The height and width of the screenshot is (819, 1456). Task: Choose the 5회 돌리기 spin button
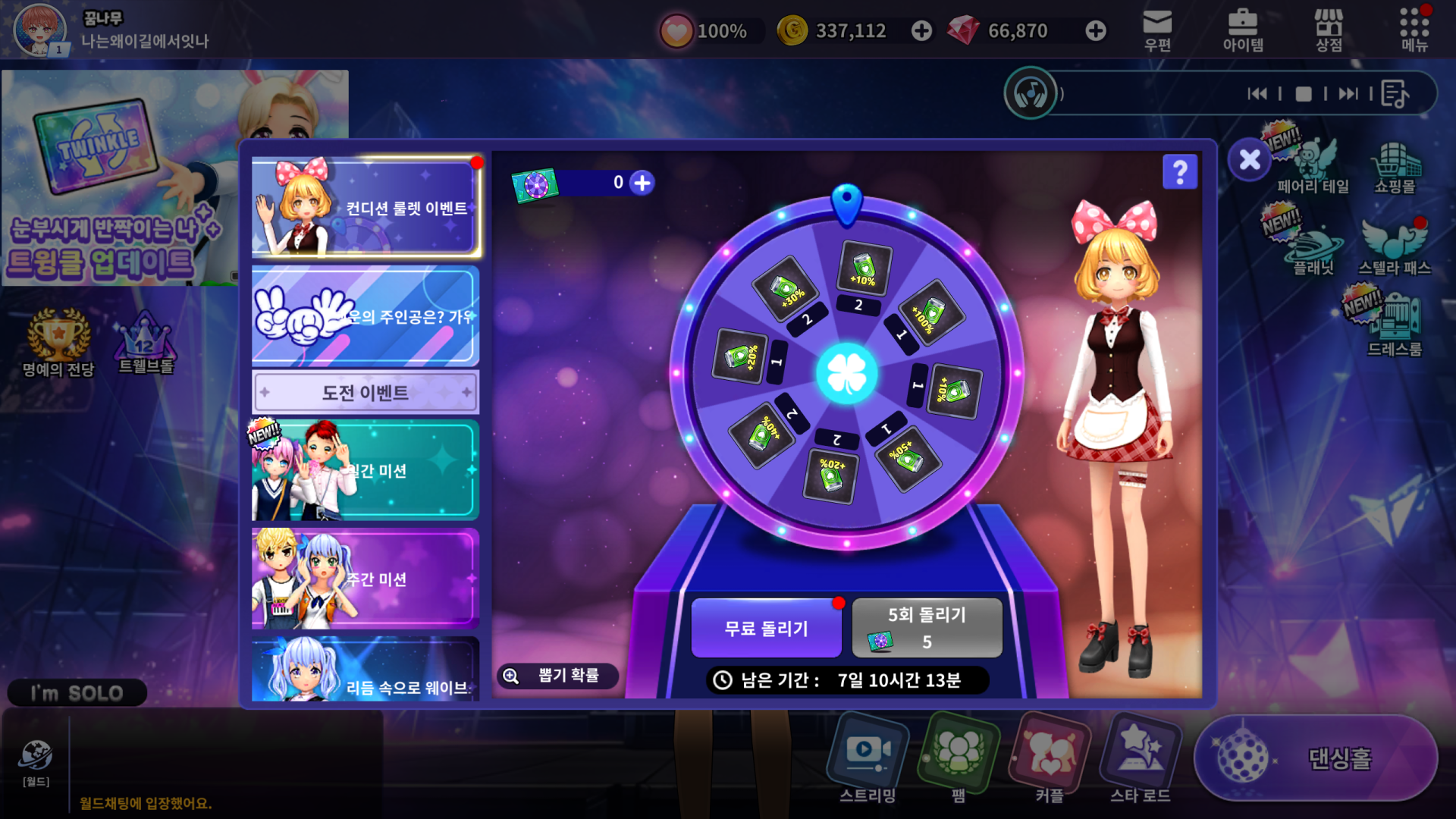coord(927,628)
